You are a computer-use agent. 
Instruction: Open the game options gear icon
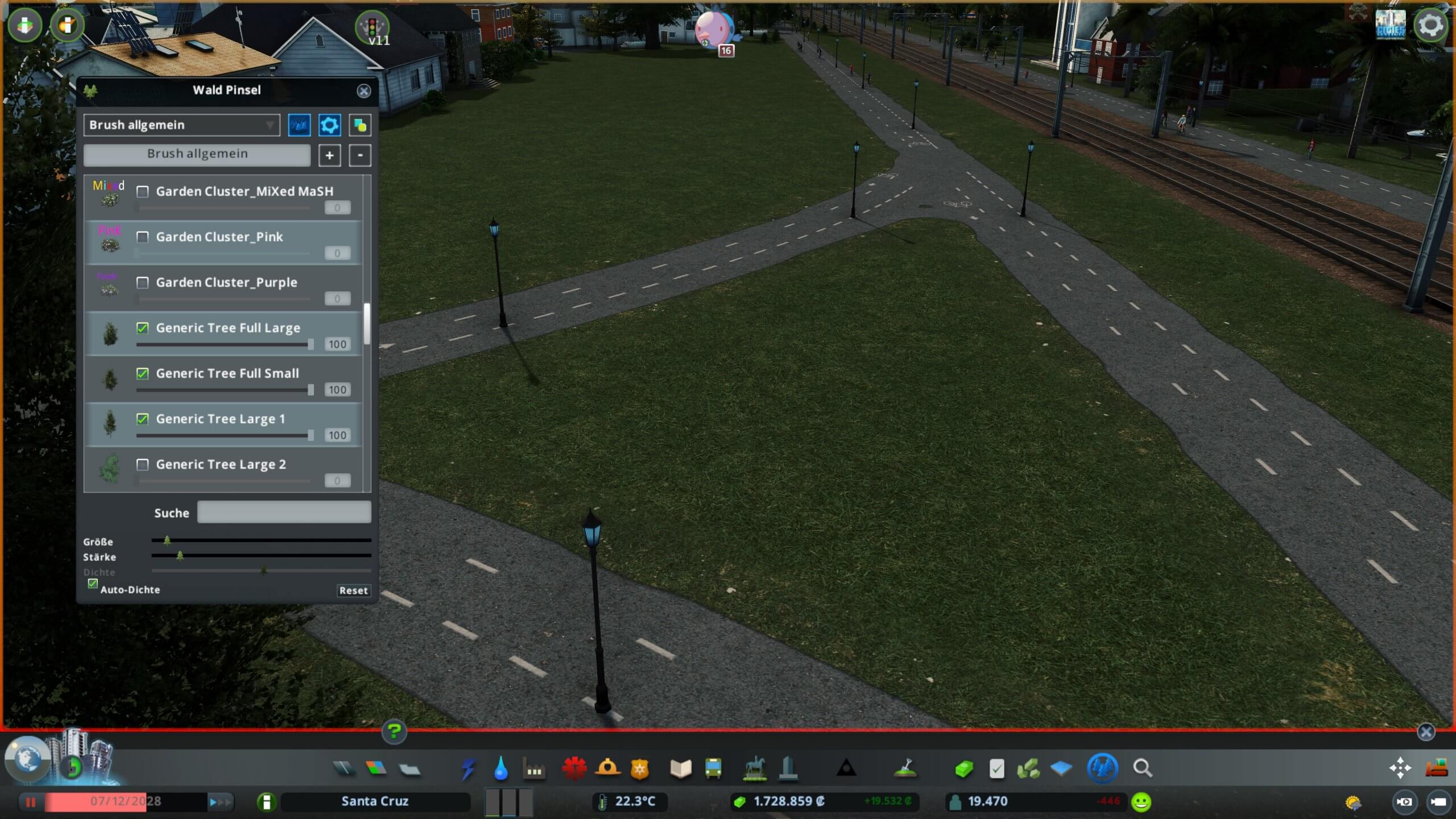pyautogui.click(x=1430, y=26)
